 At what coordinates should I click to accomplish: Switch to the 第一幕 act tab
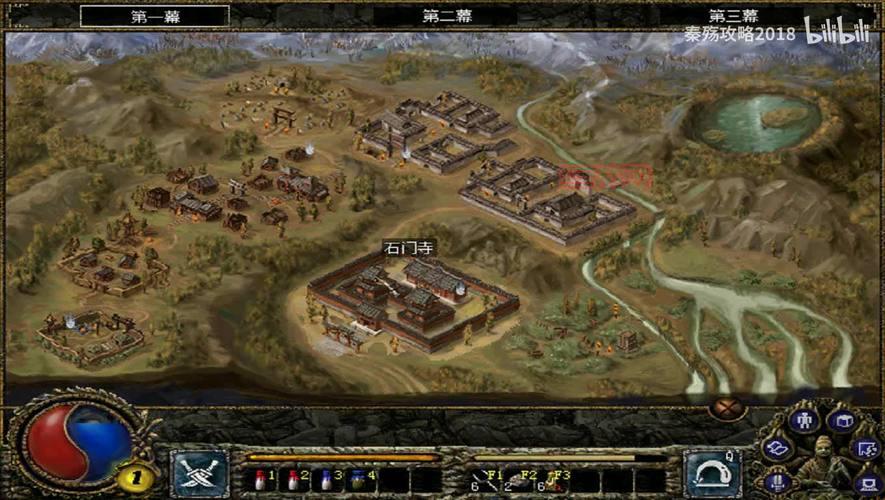(154, 16)
